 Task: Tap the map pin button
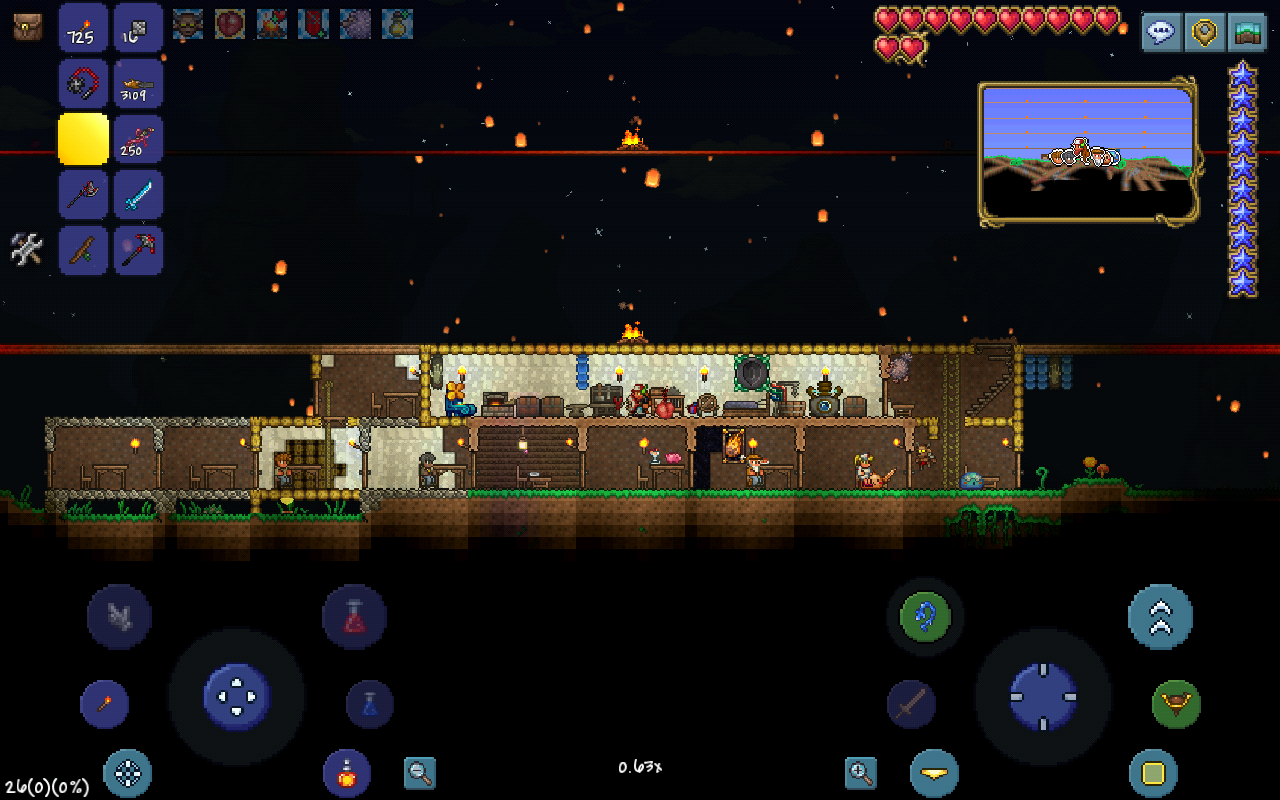[1204, 32]
